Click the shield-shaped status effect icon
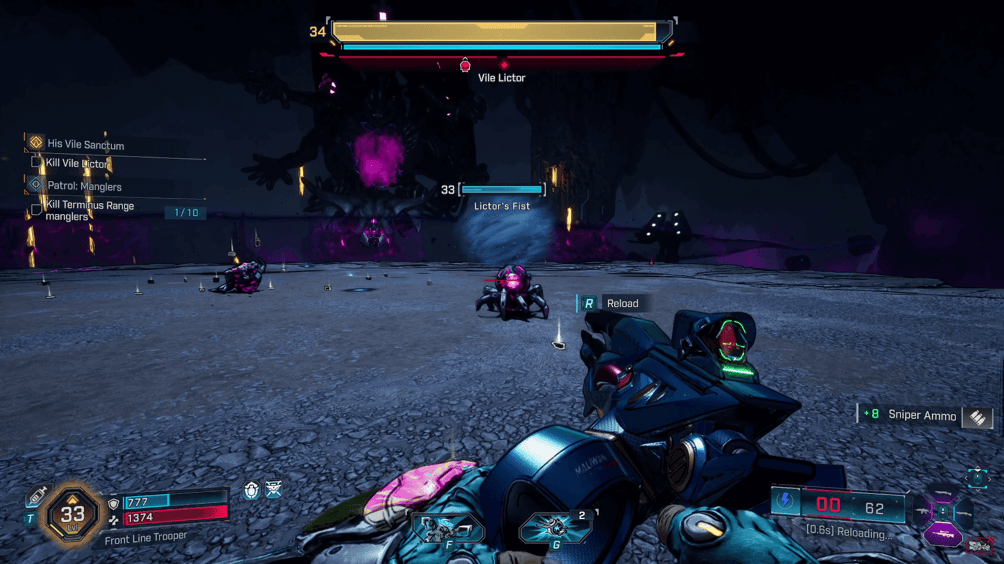 (251, 490)
